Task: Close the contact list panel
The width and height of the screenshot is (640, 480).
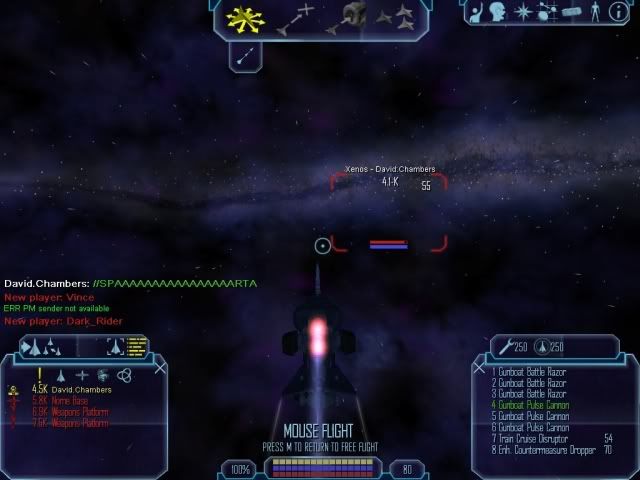Action: point(159,368)
